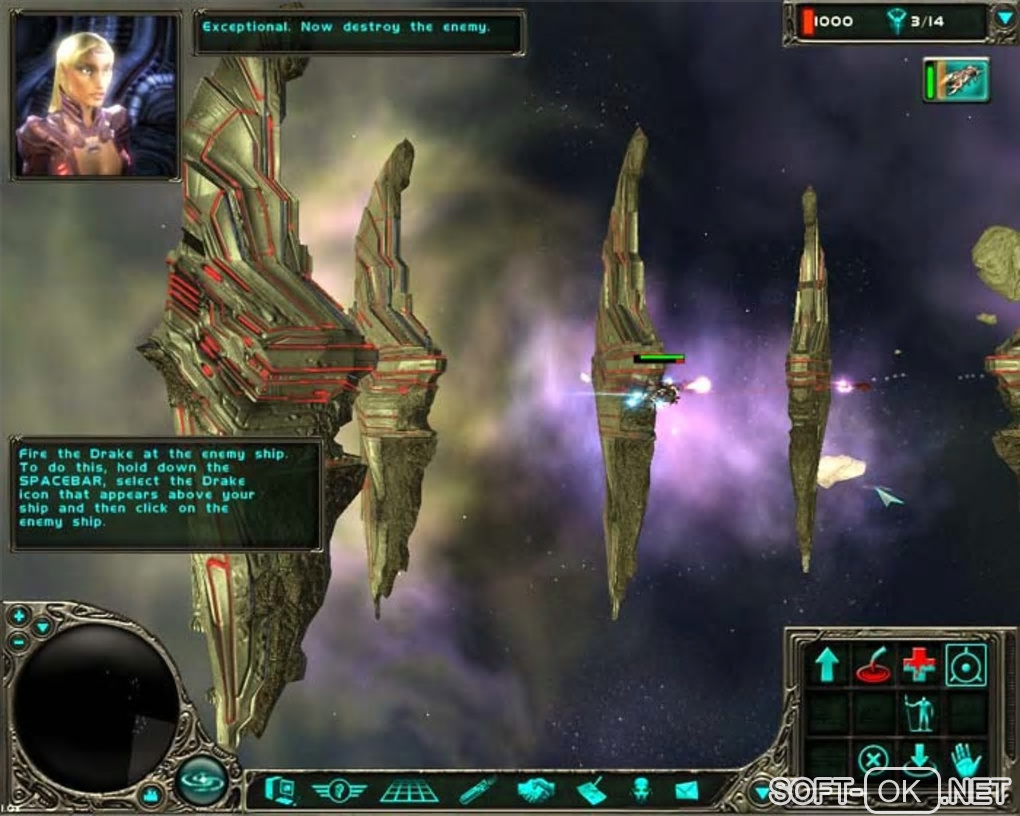Toggle the grid icon on bottom bar

coord(408,791)
